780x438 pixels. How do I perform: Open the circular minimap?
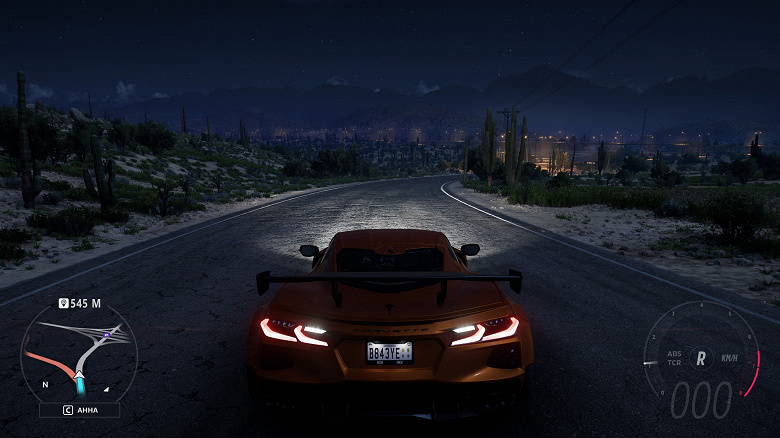(x=79, y=350)
